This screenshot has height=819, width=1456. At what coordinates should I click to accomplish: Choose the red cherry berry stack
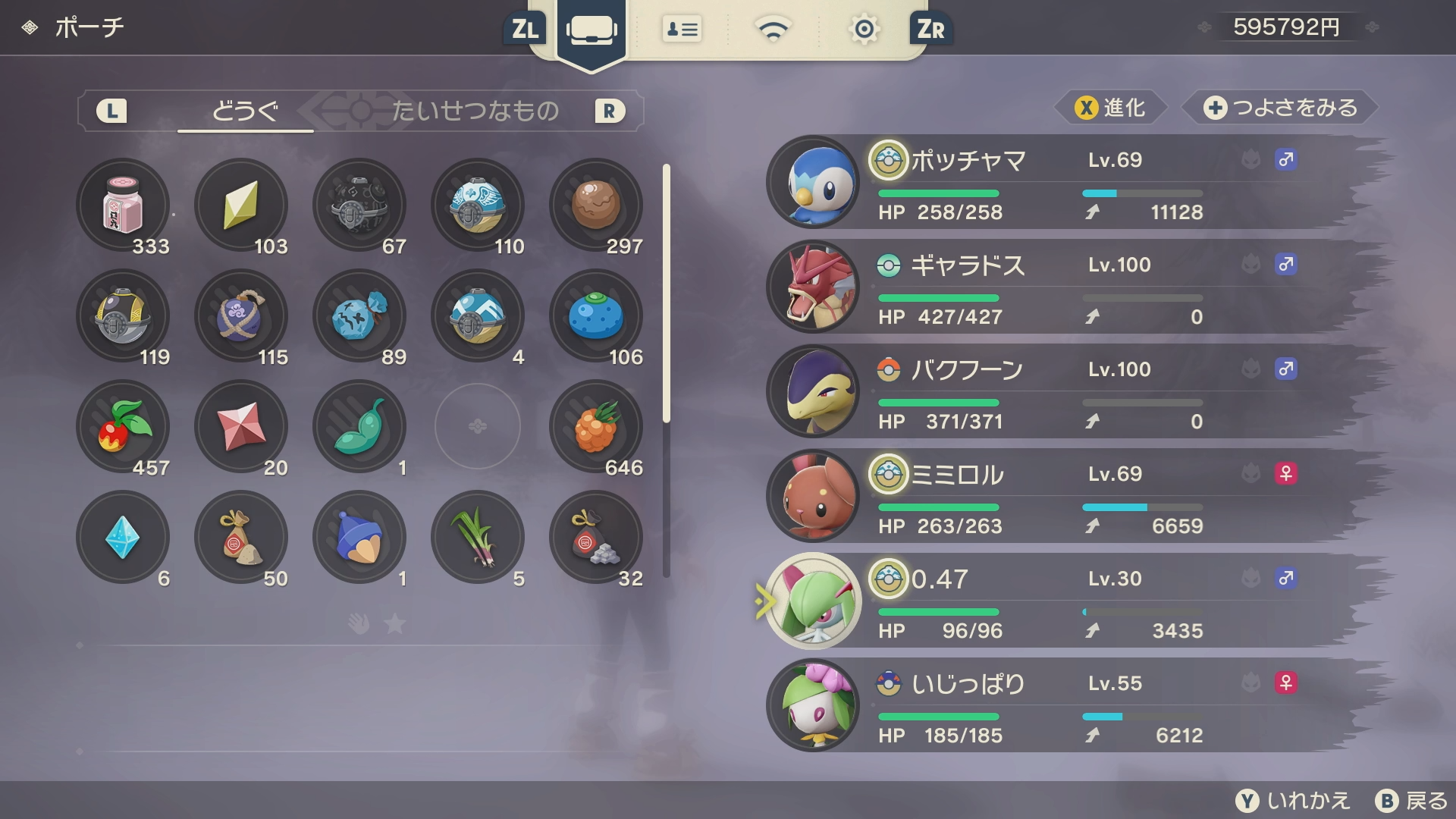tap(123, 426)
